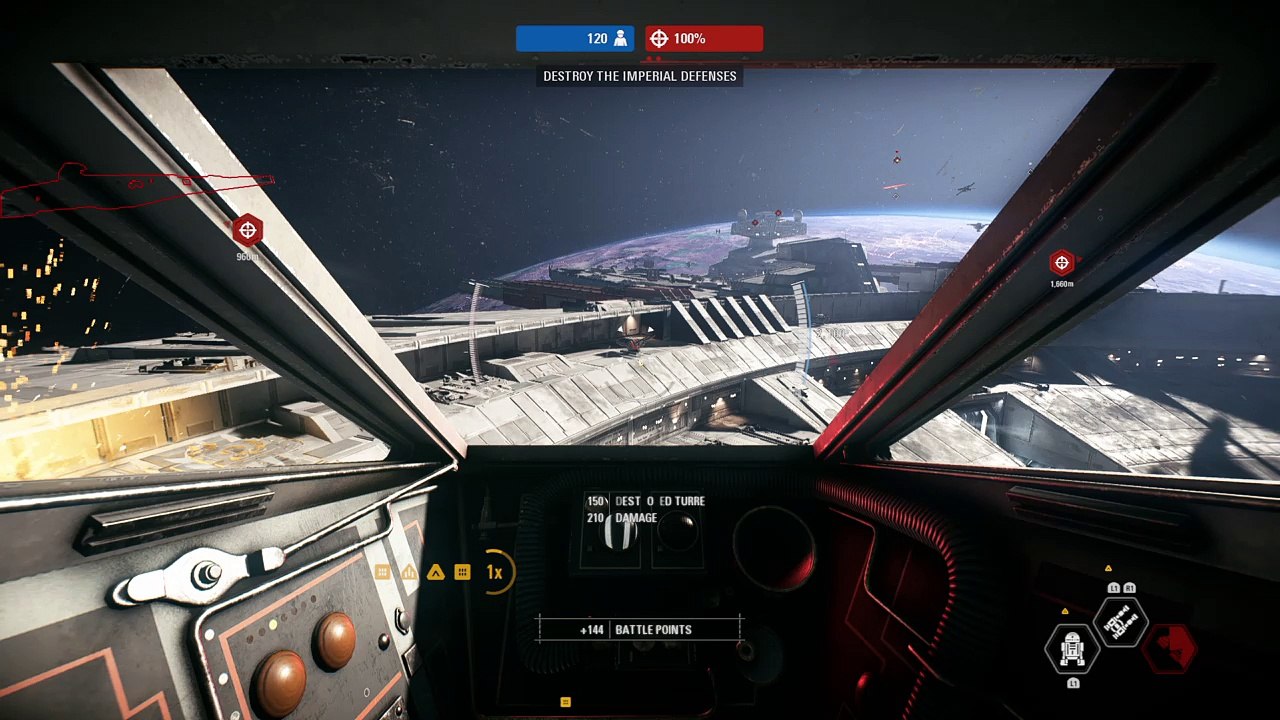Select the red hexagon ability on cooldown

click(x=1169, y=648)
